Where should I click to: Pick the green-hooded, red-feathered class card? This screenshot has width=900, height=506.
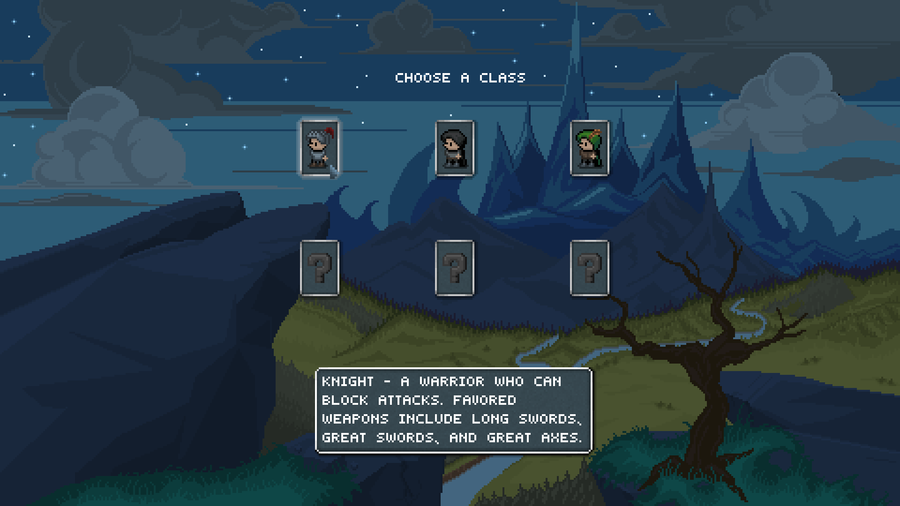589,148
